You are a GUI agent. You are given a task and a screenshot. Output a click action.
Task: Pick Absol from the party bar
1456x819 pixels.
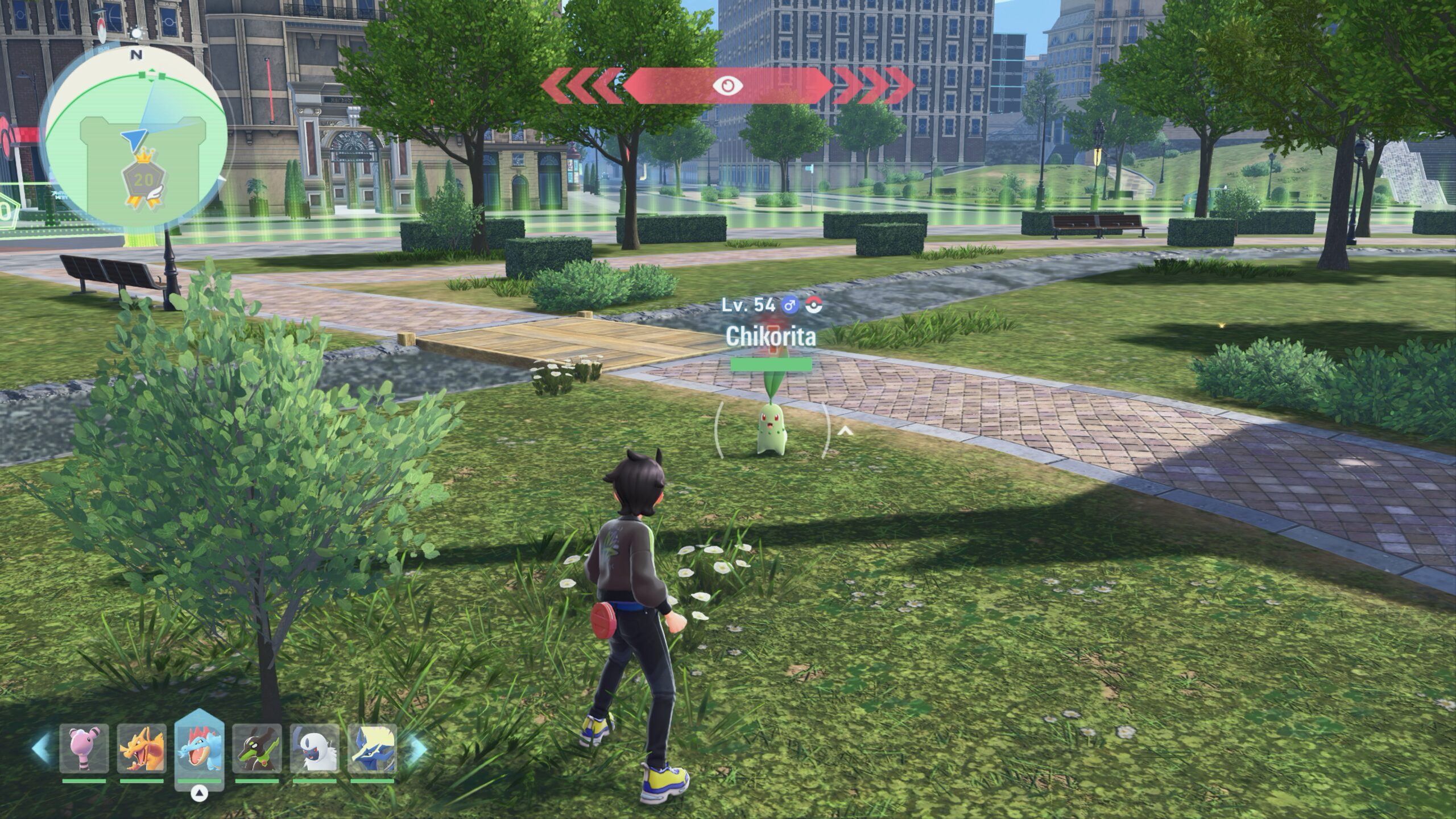tap(315, 748)
